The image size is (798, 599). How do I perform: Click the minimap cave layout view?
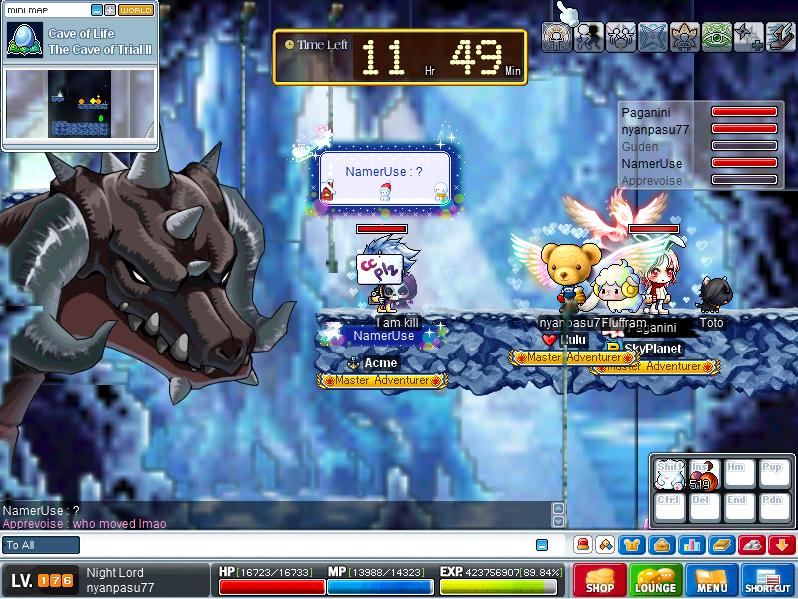[x=80, y=105]
